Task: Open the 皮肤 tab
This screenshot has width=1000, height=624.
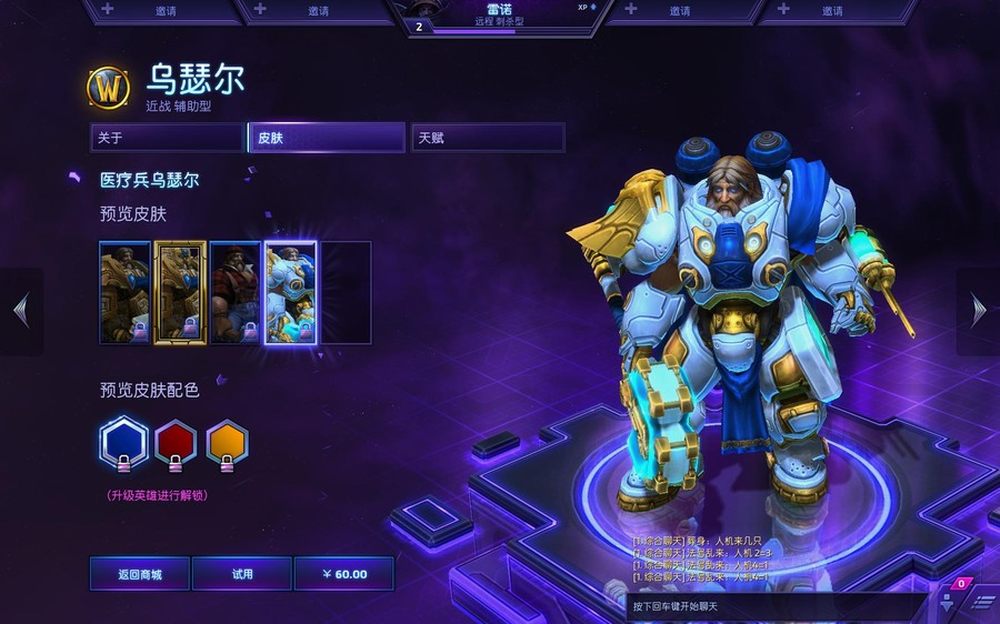Action: [x=326, y=138]
